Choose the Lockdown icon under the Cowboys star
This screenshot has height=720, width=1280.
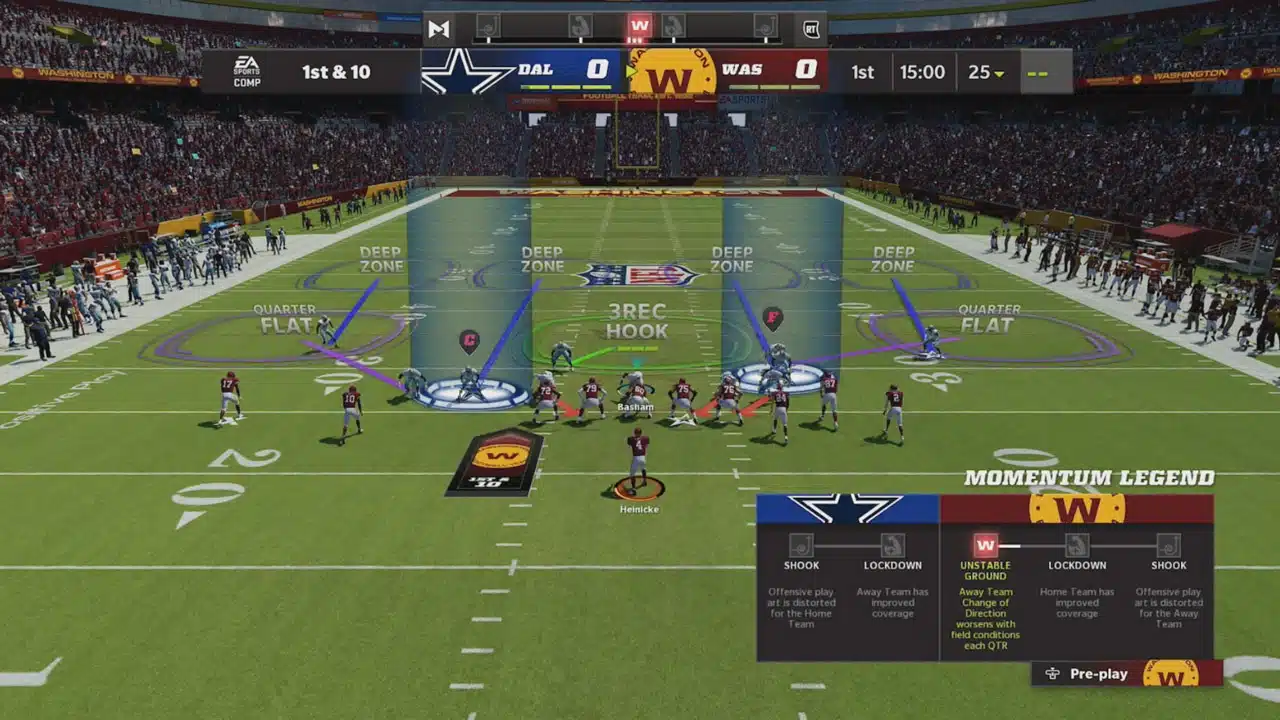point(892,545)
